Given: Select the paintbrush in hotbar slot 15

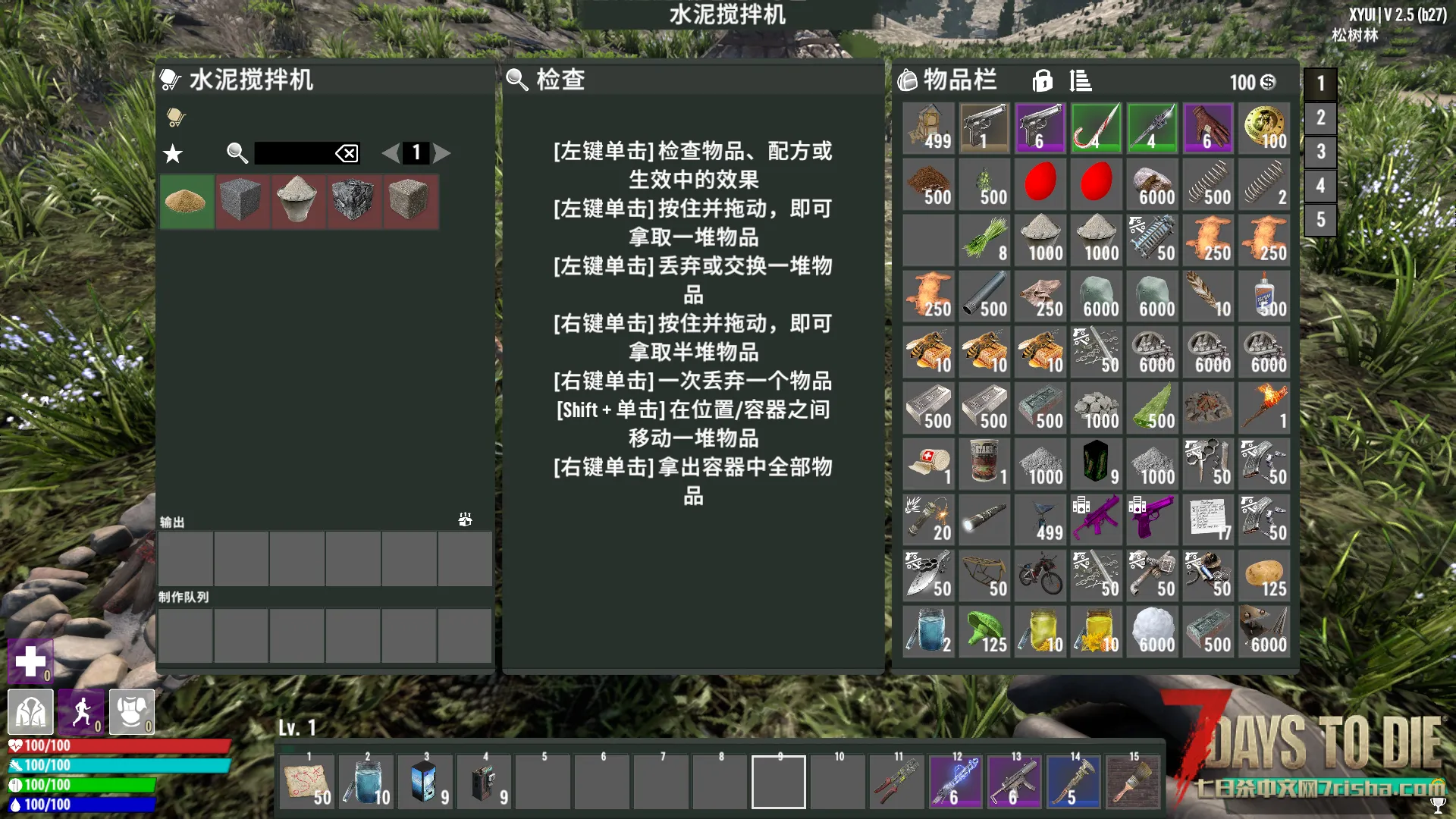Looking at the screenshot, I should pyautogui.click(x=1133, y=783).
